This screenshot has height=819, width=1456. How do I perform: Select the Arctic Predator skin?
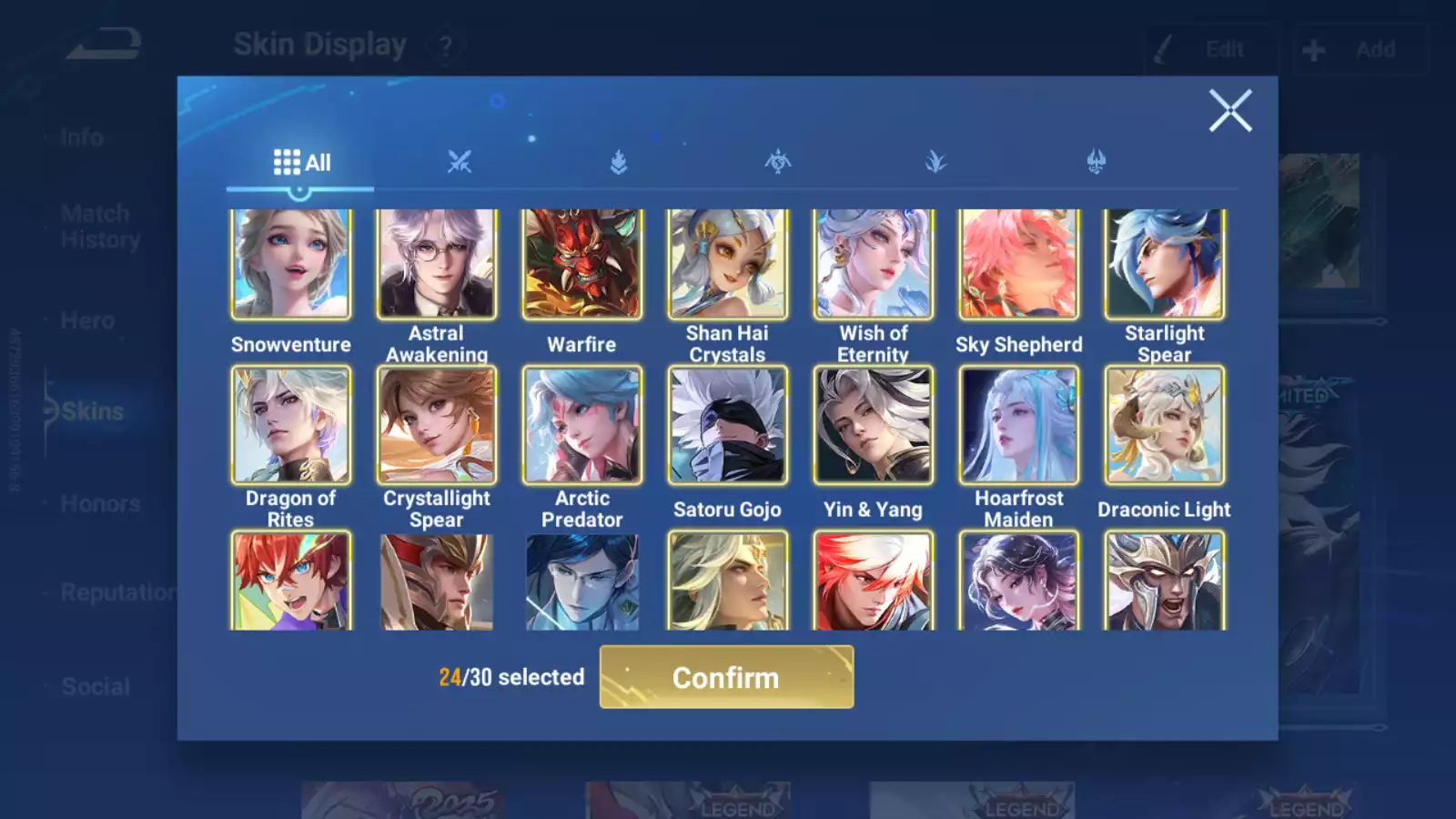pos(581,425)
